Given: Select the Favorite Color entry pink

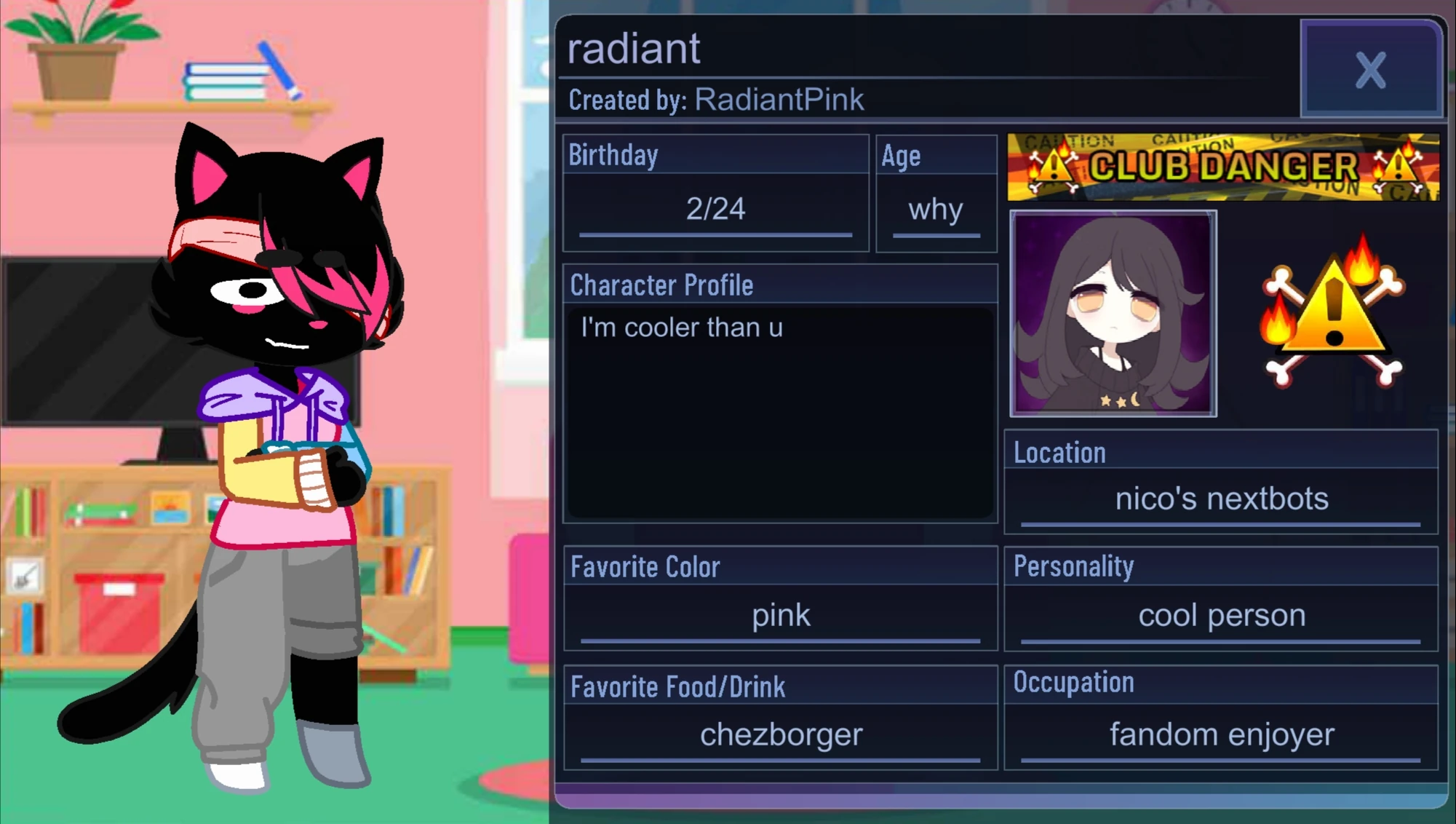Looking at the screenshot, I should (780, 615).
